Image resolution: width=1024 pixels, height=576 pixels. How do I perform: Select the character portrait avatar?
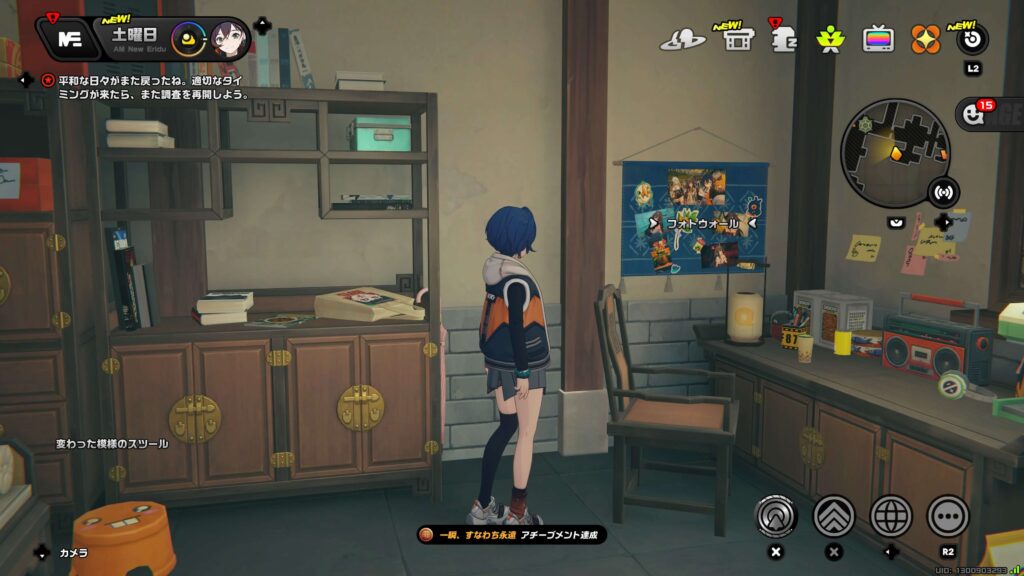227,40
